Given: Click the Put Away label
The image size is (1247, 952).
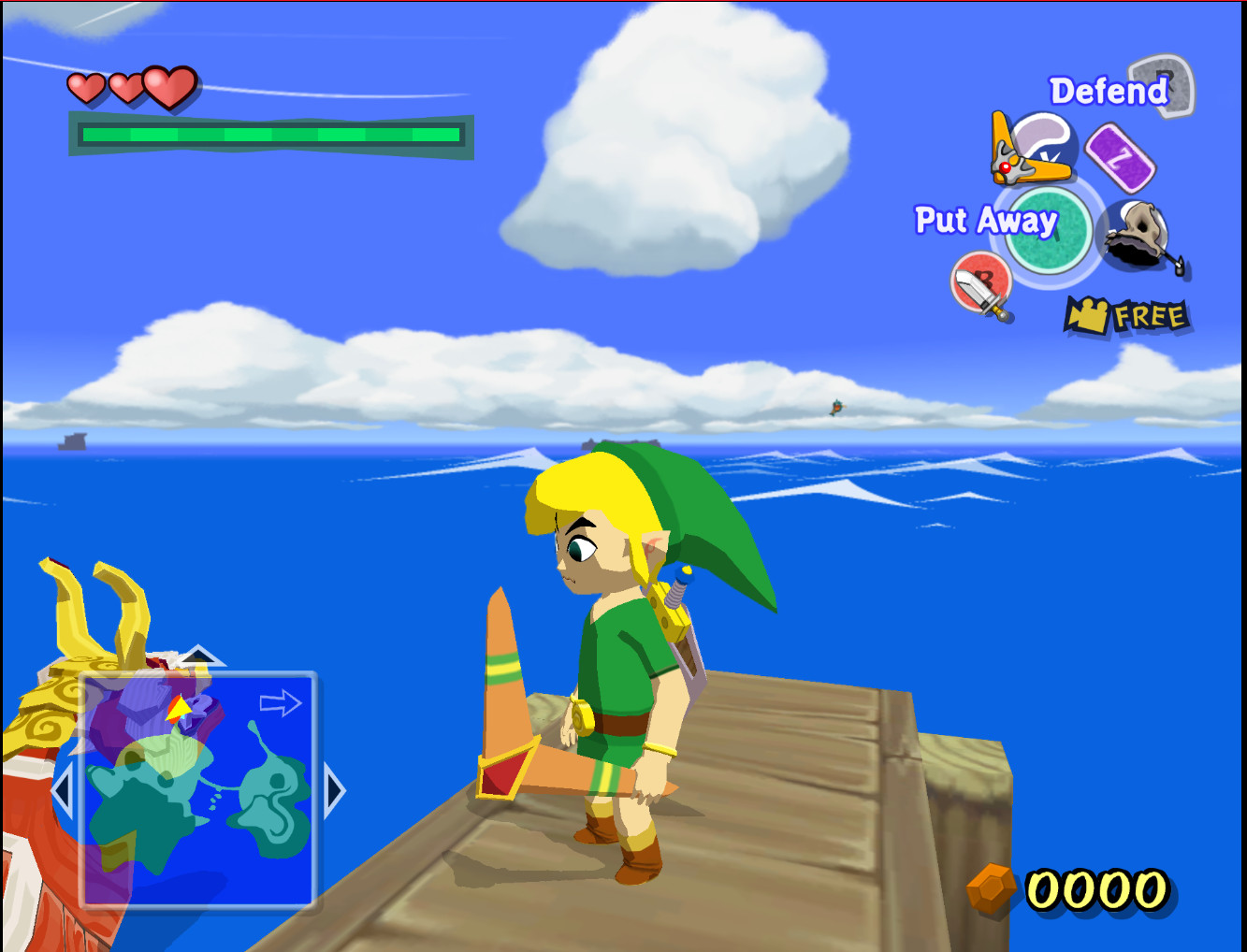Looking at the screenshot, I should 985,221.
